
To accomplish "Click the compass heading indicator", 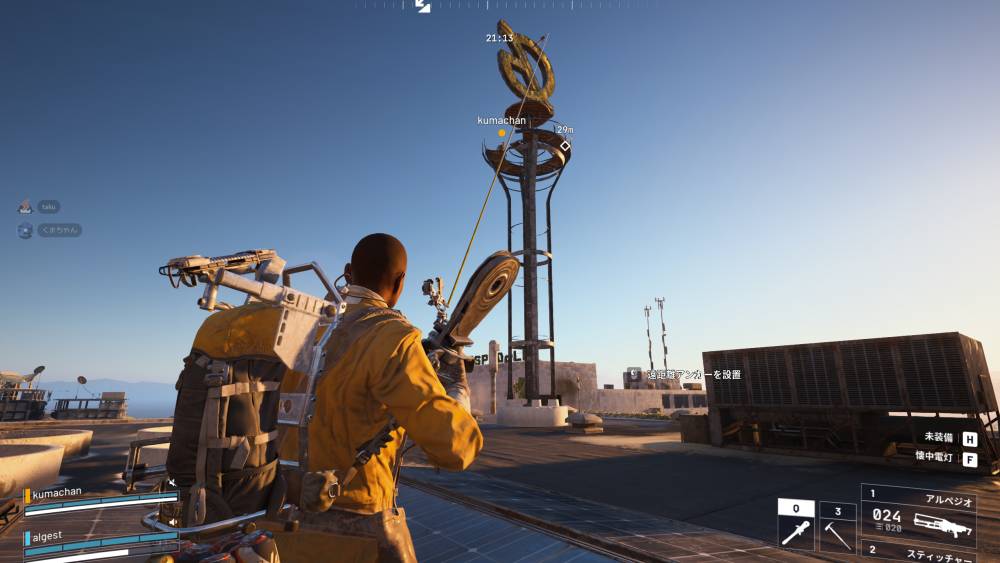I will (423, 6).
